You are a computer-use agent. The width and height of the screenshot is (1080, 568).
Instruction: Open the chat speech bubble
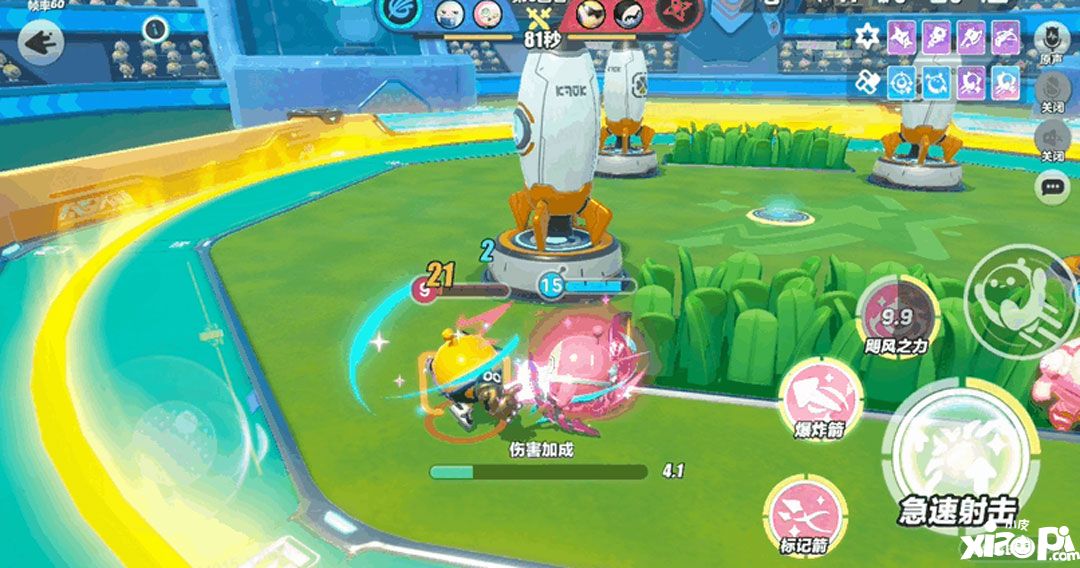coord(1051,187)
